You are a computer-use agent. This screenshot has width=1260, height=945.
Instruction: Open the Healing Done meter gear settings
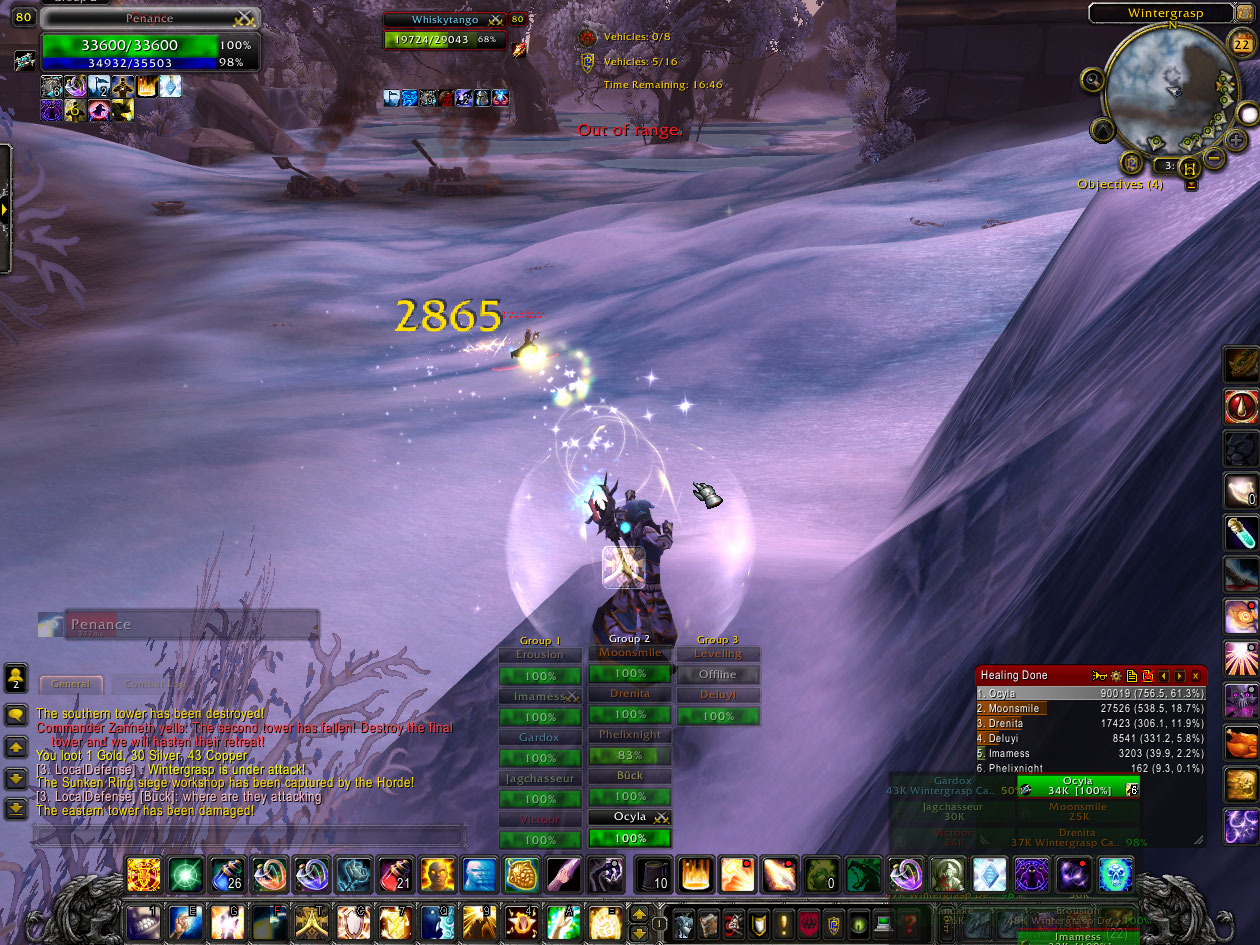[1116, 676]
